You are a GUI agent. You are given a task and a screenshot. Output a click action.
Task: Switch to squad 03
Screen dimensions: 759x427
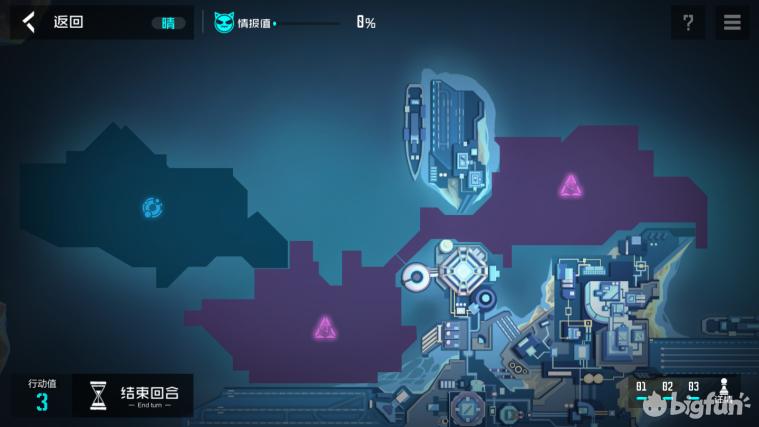point(693,388)
